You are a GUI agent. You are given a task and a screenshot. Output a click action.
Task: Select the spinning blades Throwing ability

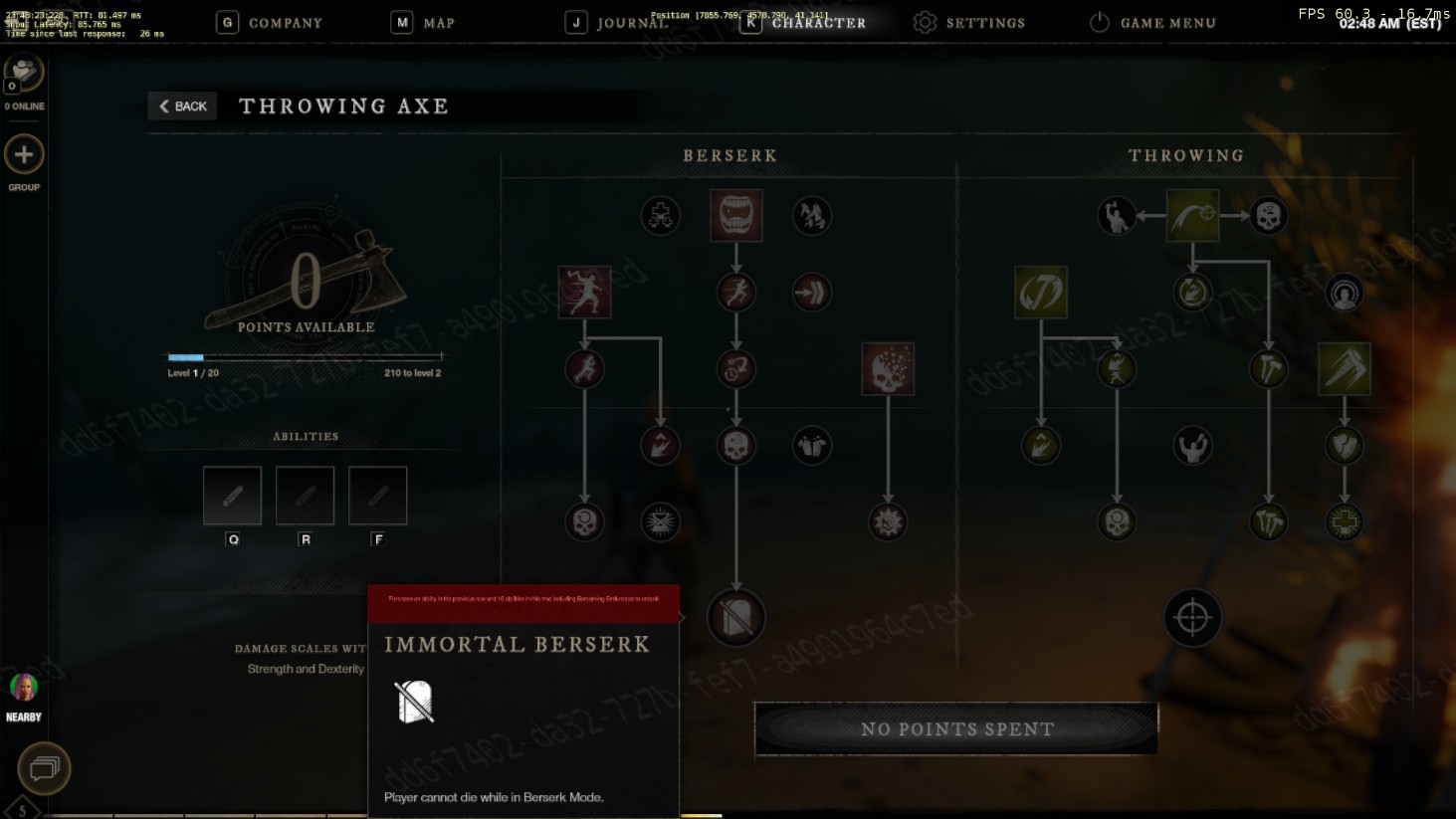point(1041,292)
